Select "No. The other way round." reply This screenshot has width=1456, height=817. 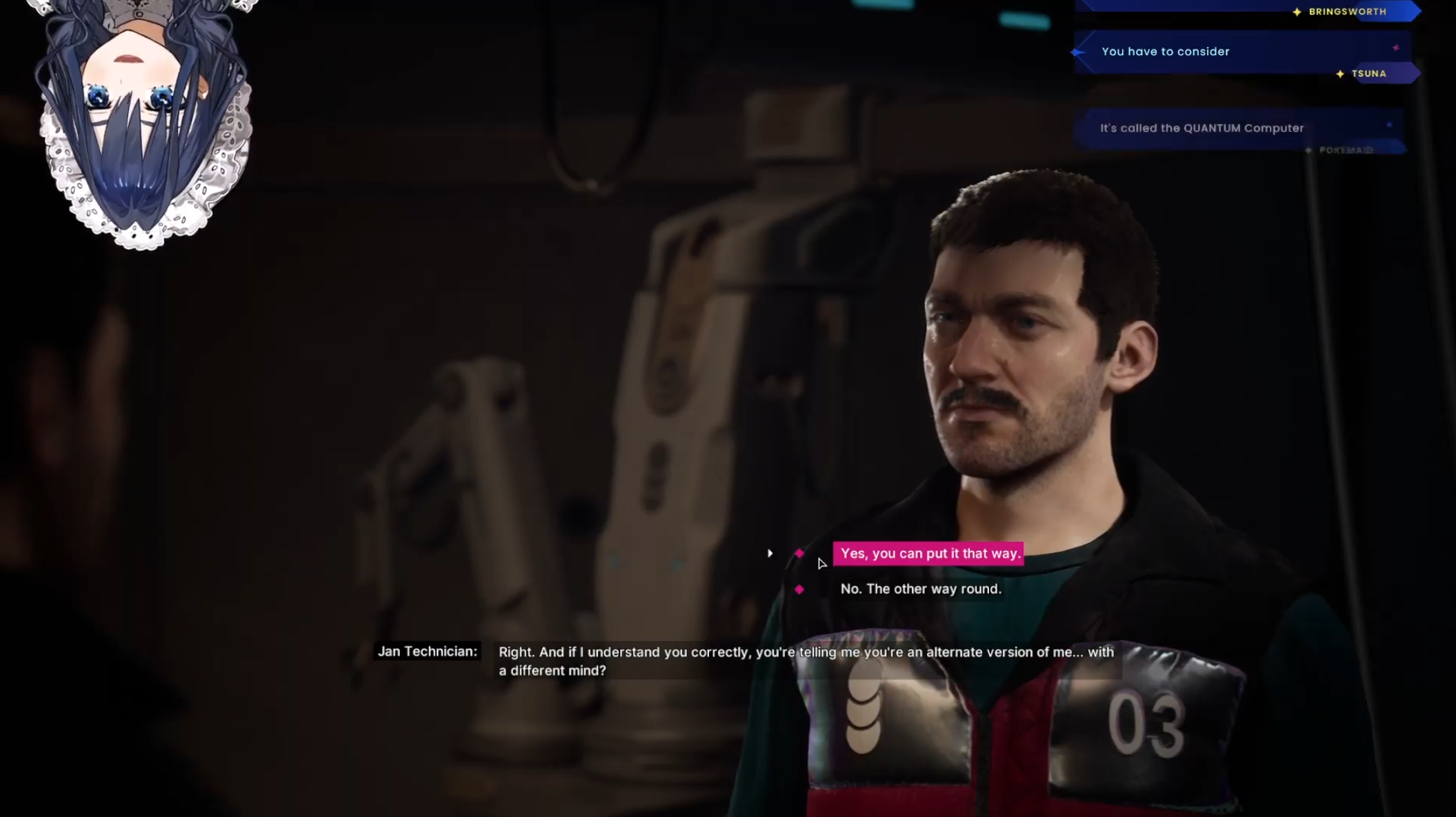(920, 589)
